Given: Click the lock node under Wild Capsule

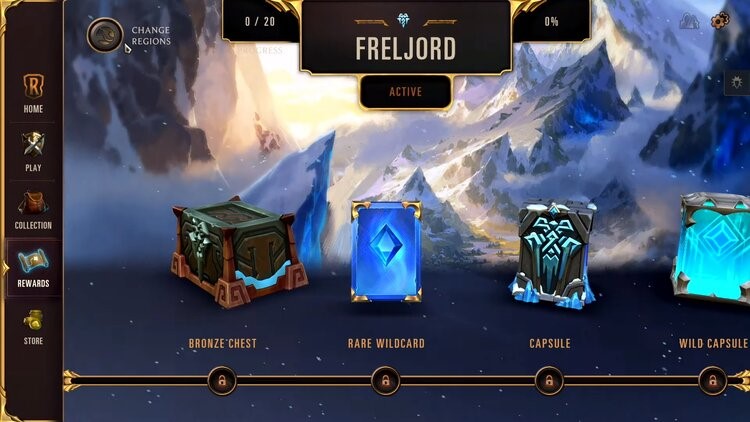Looking at the screenshot, I should (x=711, y=380).
